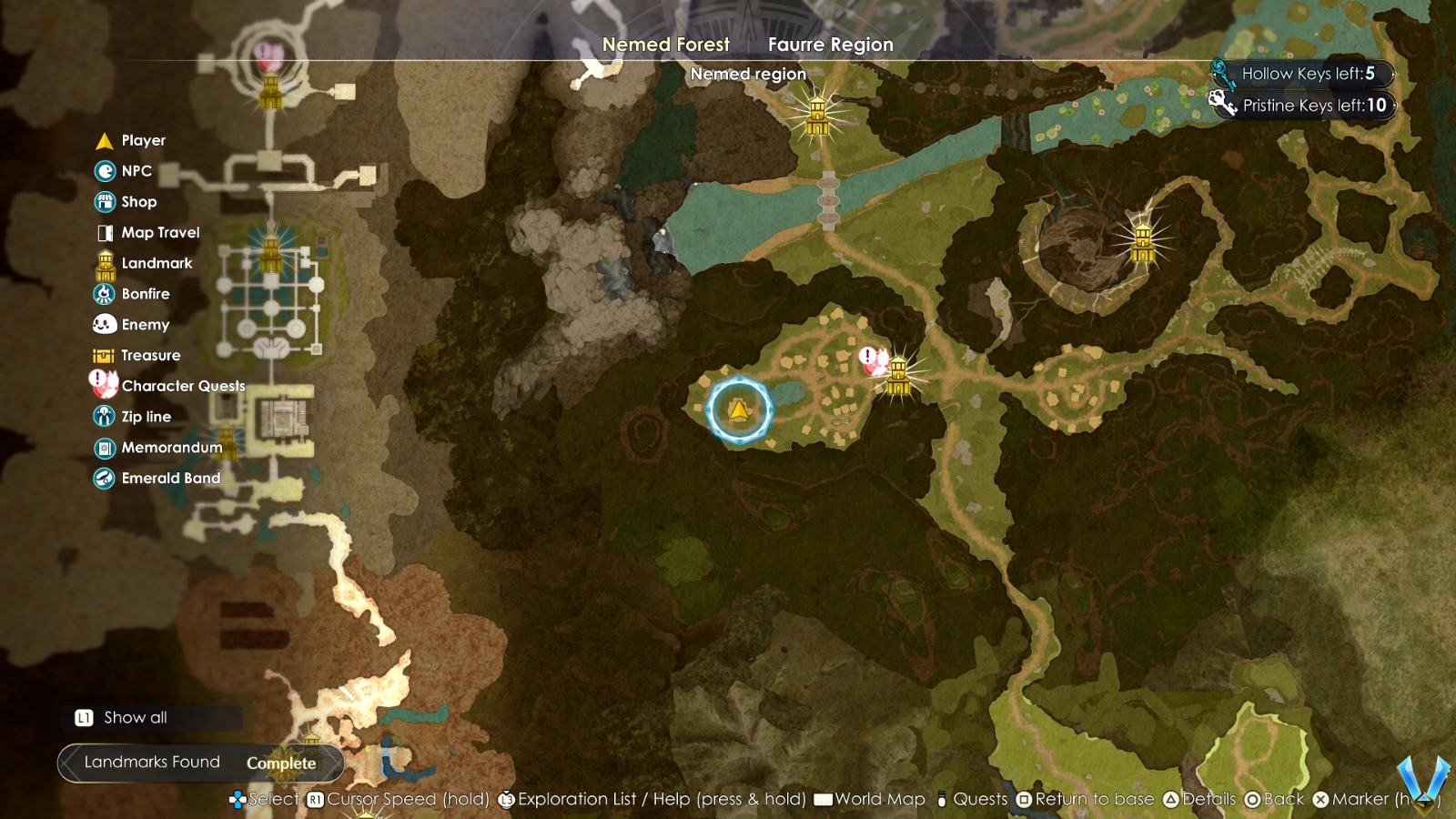Select the NPC legend icon
The width and height of the screenshot is (1456, 819).
104,171
